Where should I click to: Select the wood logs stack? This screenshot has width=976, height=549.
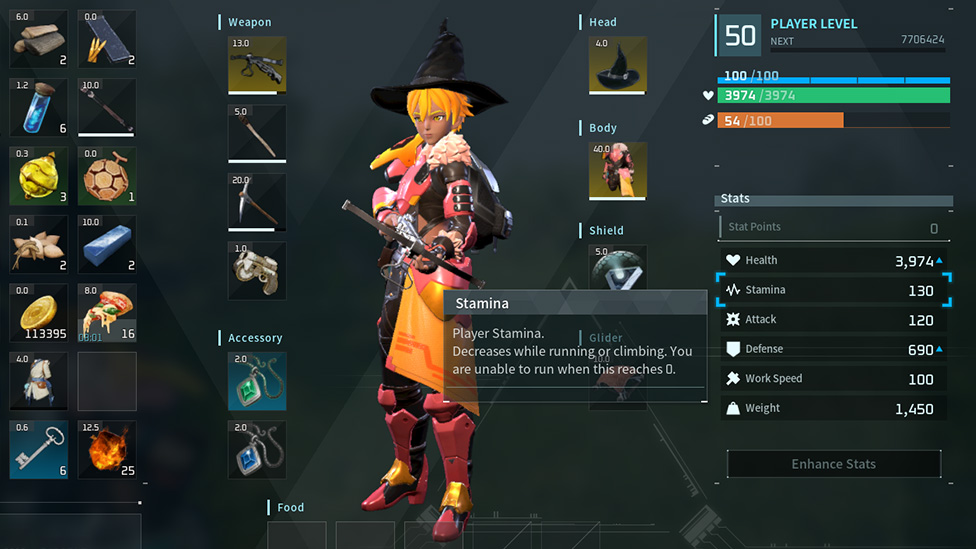pyautogui.click(x=39, y=39)
